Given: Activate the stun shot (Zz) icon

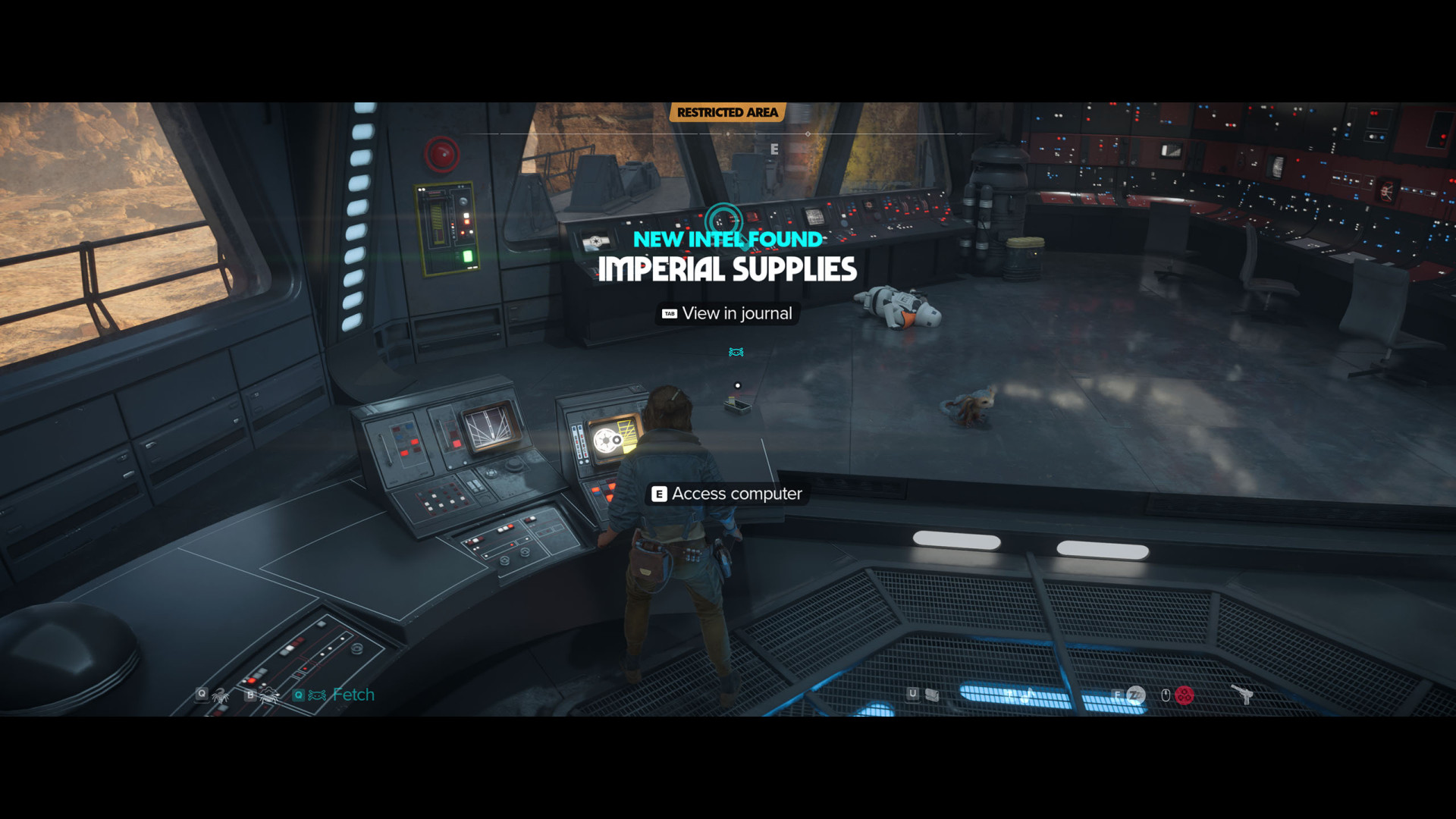Looking at the screenshot, I should click(1135, 695).
